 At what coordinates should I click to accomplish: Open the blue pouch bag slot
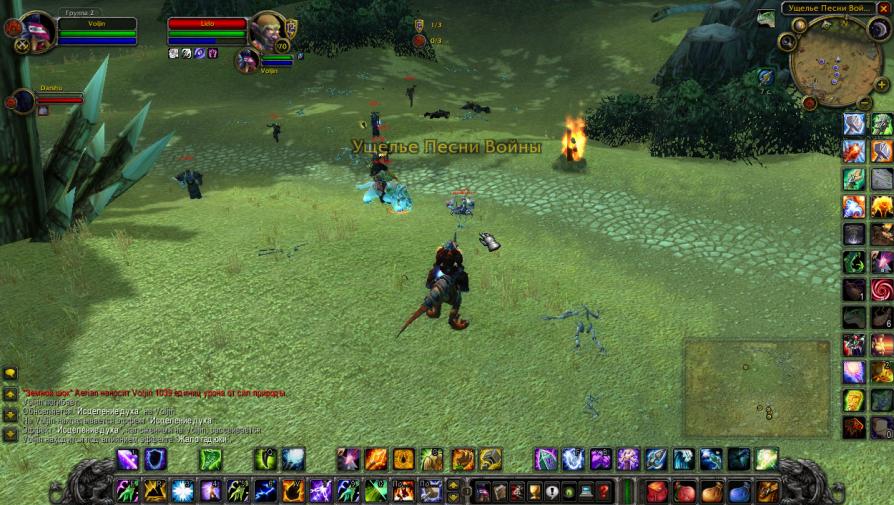click(x=739, y=492)
